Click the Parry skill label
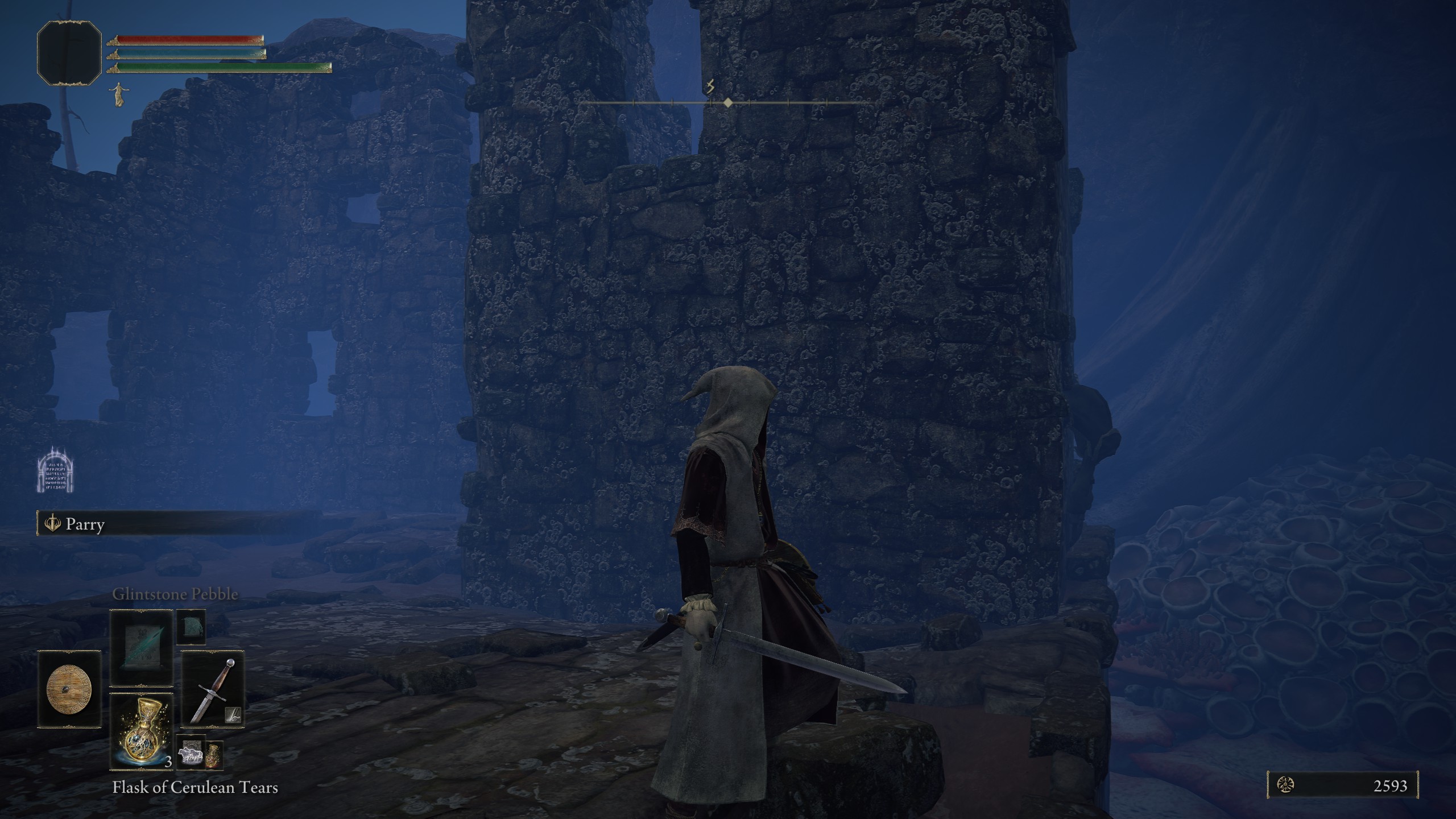1456x819 pixels. pos(85,524)
